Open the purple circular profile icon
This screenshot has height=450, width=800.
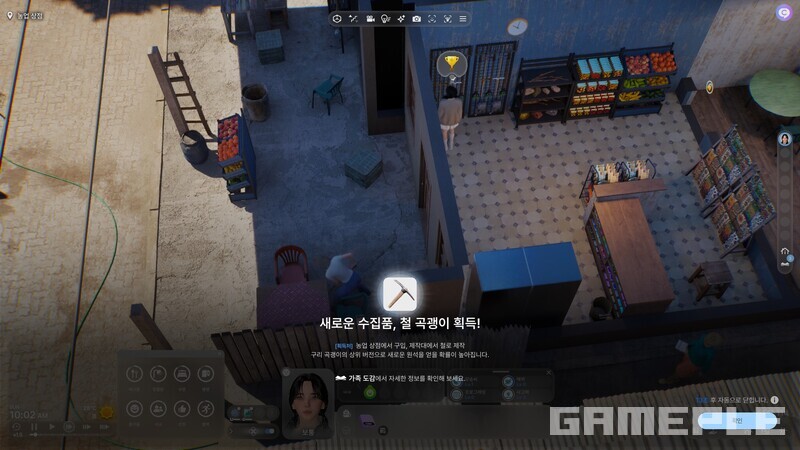pyautogui.click(x=783, y=12)
